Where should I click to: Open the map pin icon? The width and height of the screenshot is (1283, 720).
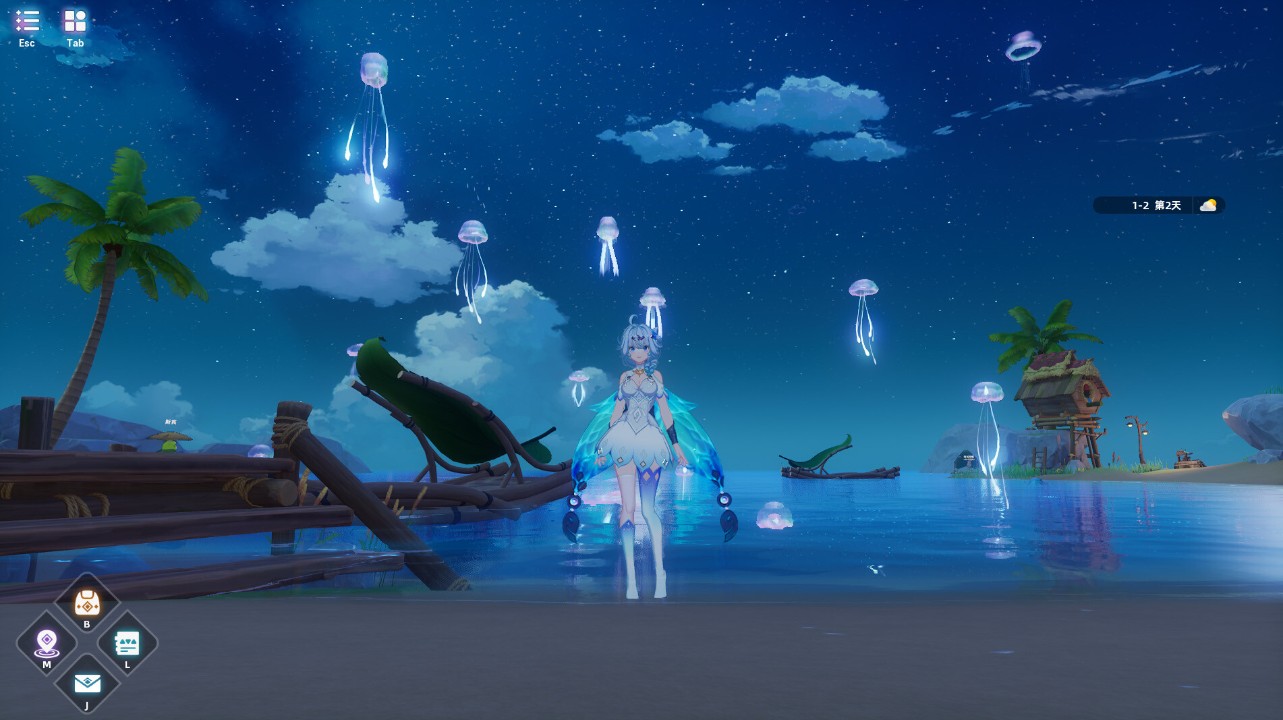(x=46, y=643)
